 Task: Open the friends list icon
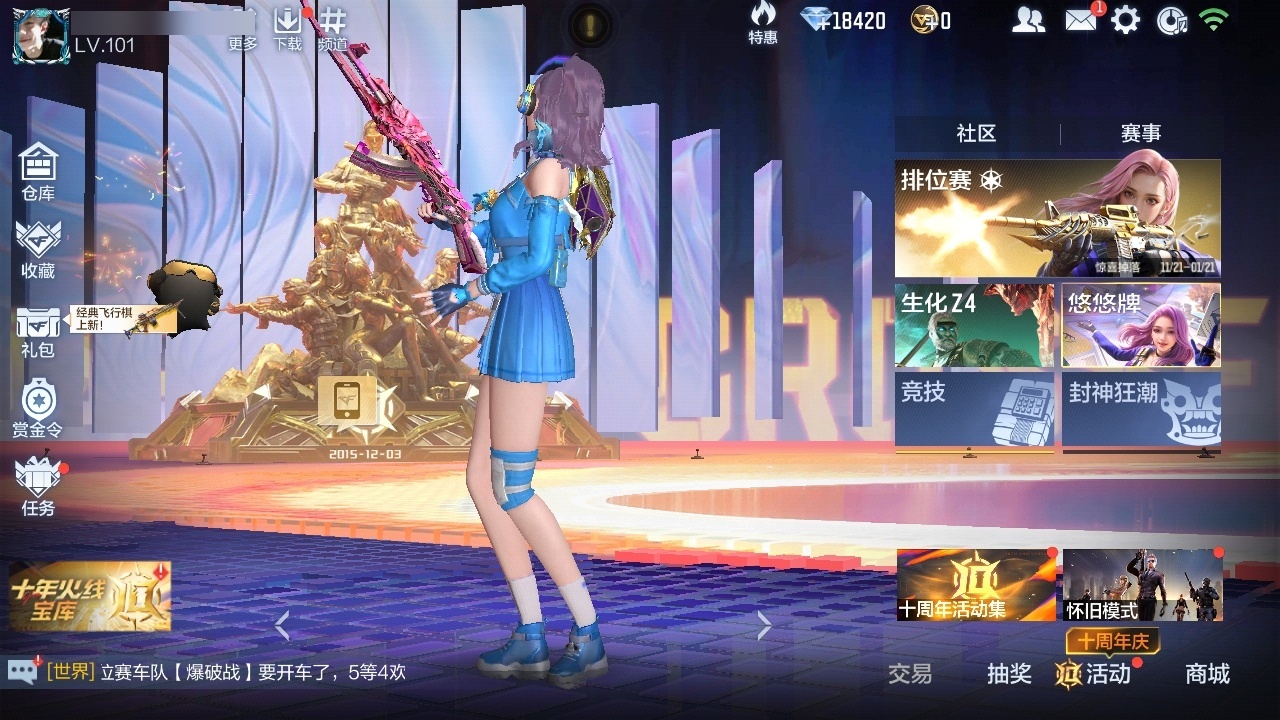(1028, 18)
